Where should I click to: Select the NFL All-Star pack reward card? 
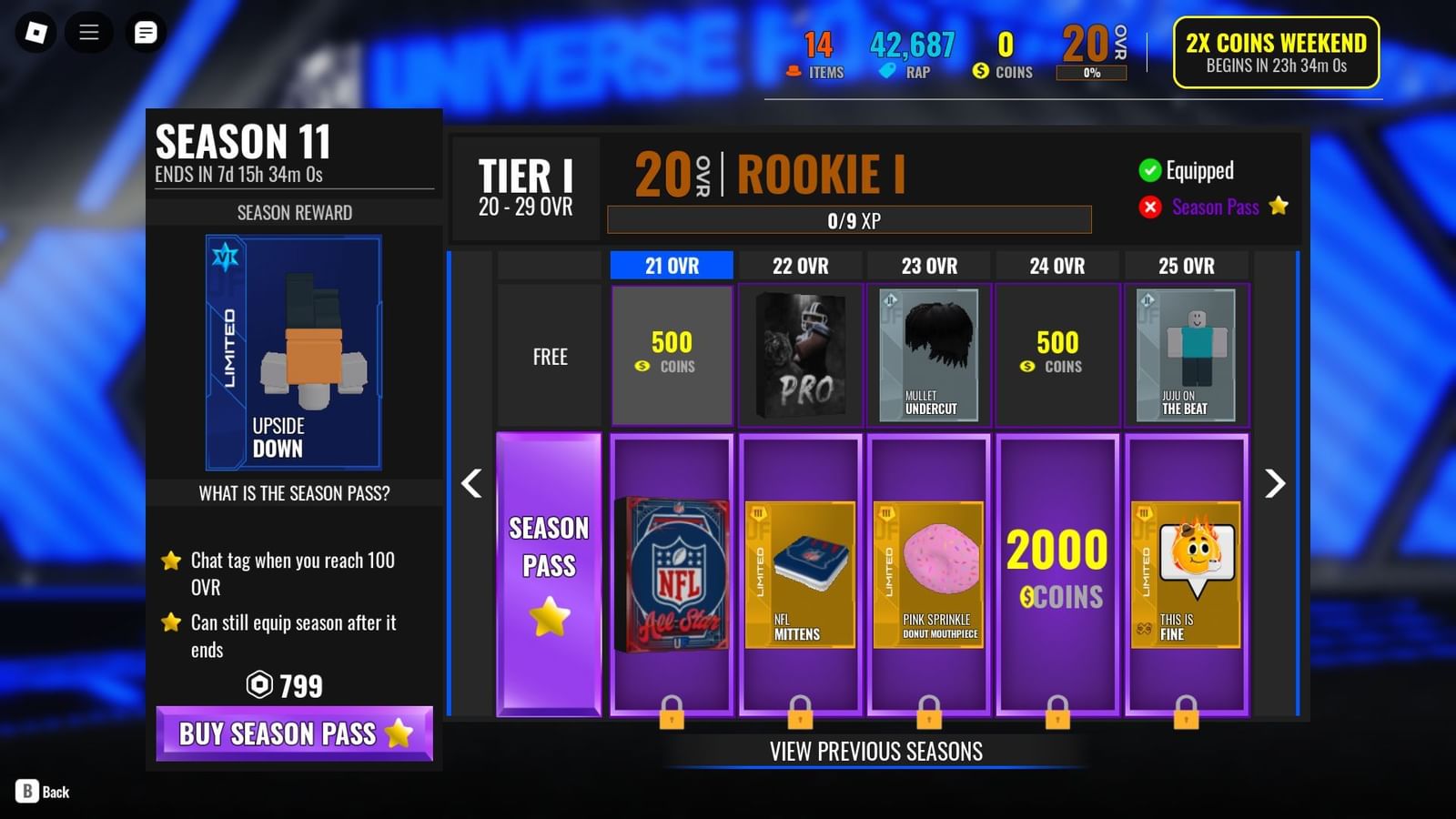(672, 571)
